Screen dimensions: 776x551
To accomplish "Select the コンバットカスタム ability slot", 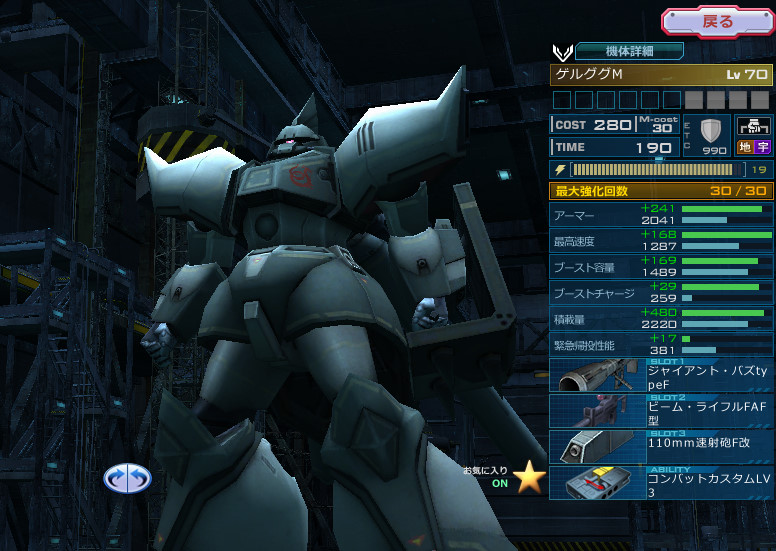I will [661, 482].
